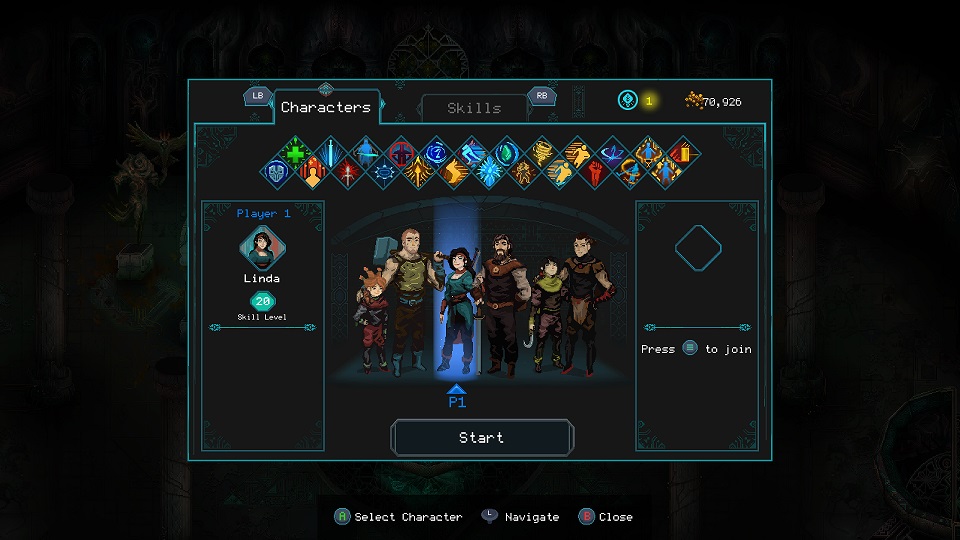
Task: Choose the green leaf skill icon
Action: pos(506,153)
